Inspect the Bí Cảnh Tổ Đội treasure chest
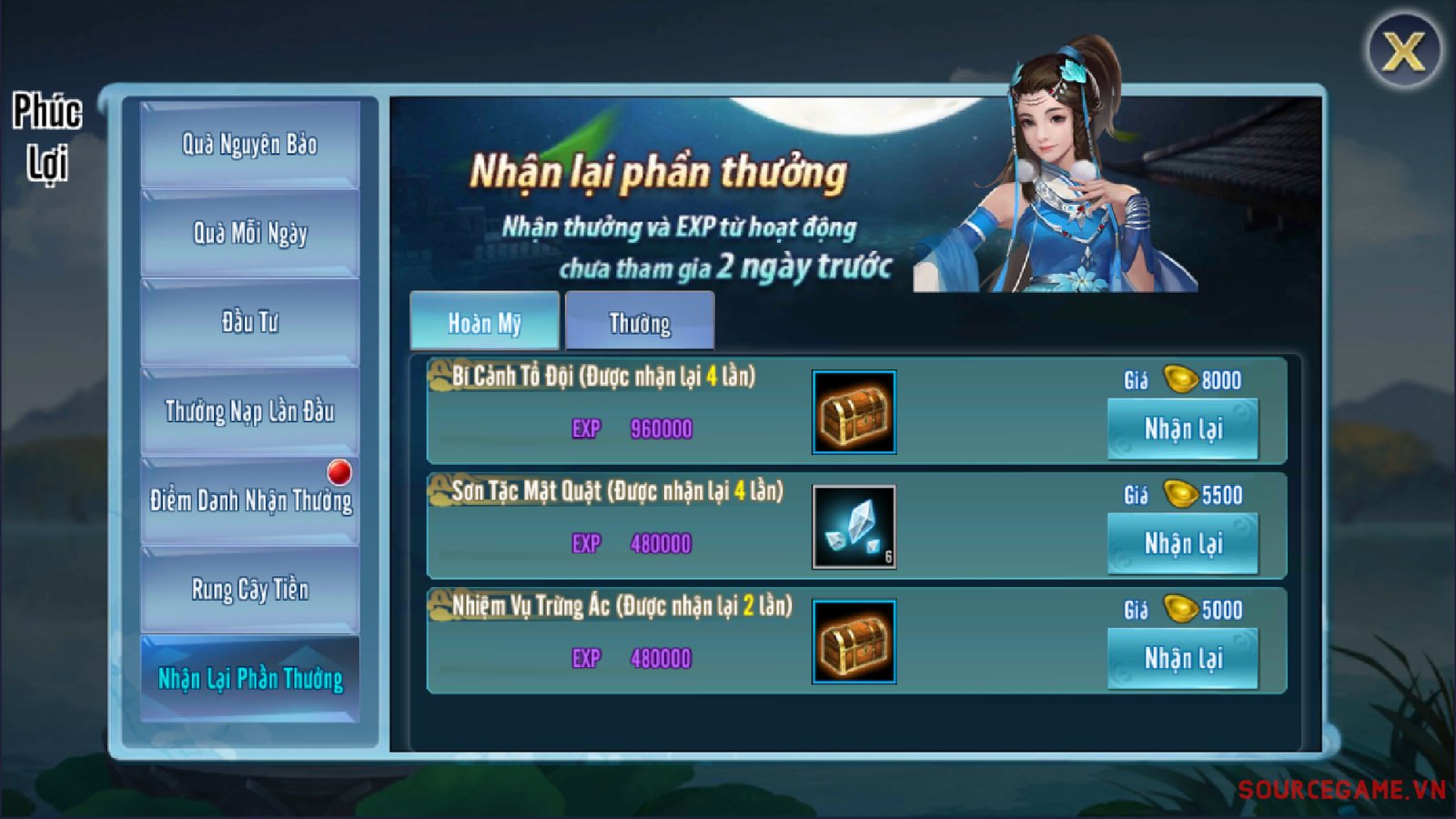 [854, 412]
